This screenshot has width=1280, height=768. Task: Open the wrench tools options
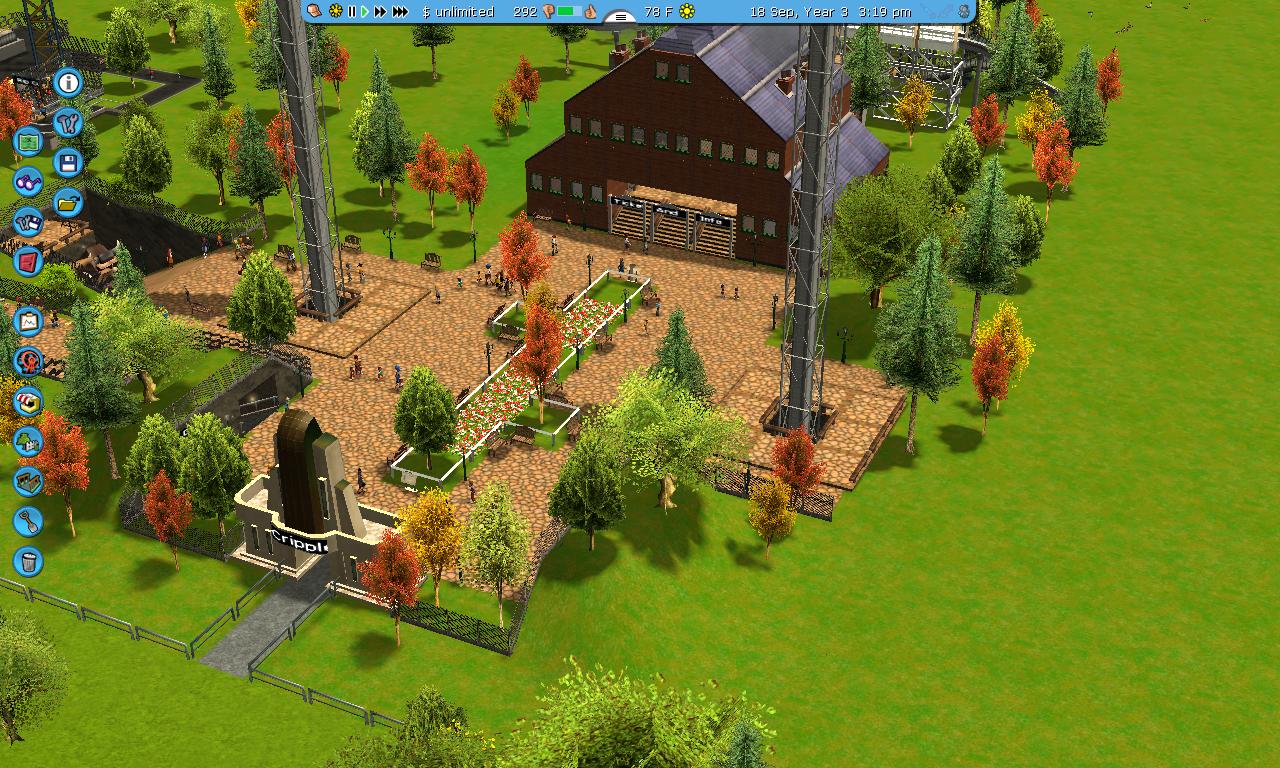(x=68, y=122)
